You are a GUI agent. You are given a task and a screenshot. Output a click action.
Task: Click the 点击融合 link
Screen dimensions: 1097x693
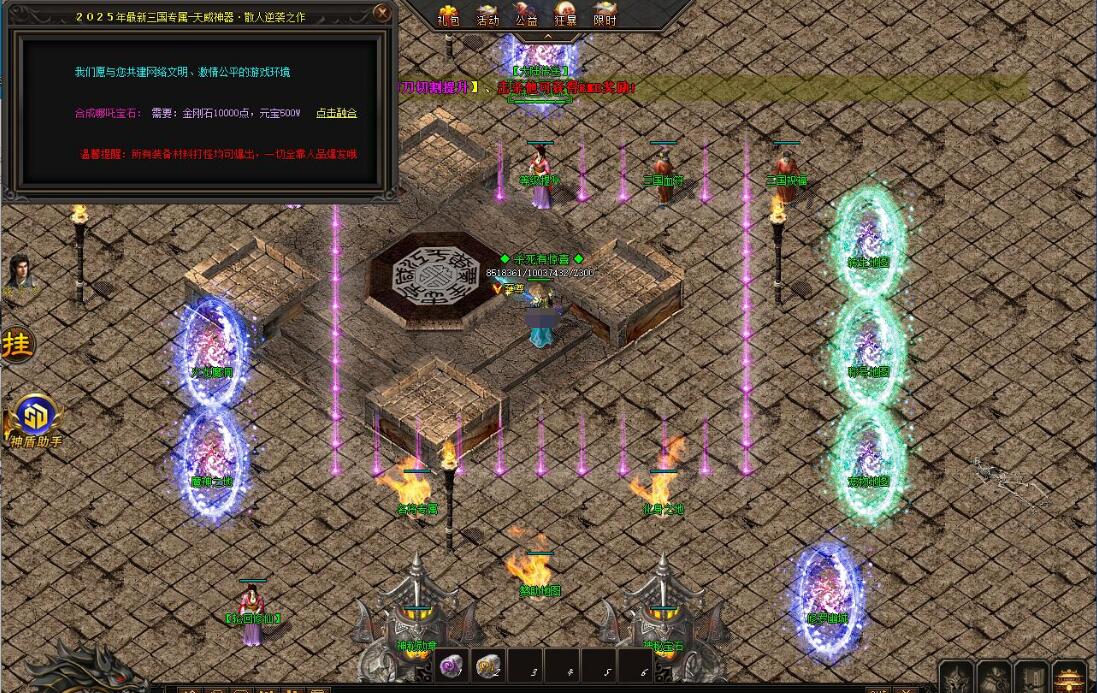tap(336, 113)
